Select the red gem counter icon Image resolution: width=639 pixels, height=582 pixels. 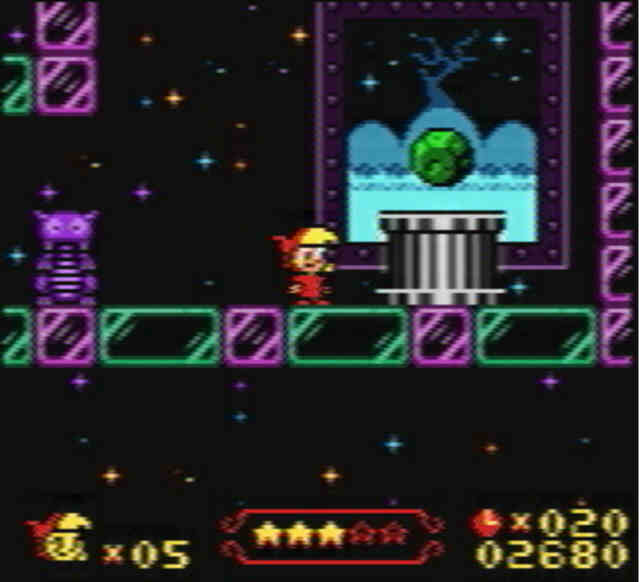[x=487, y=522]
